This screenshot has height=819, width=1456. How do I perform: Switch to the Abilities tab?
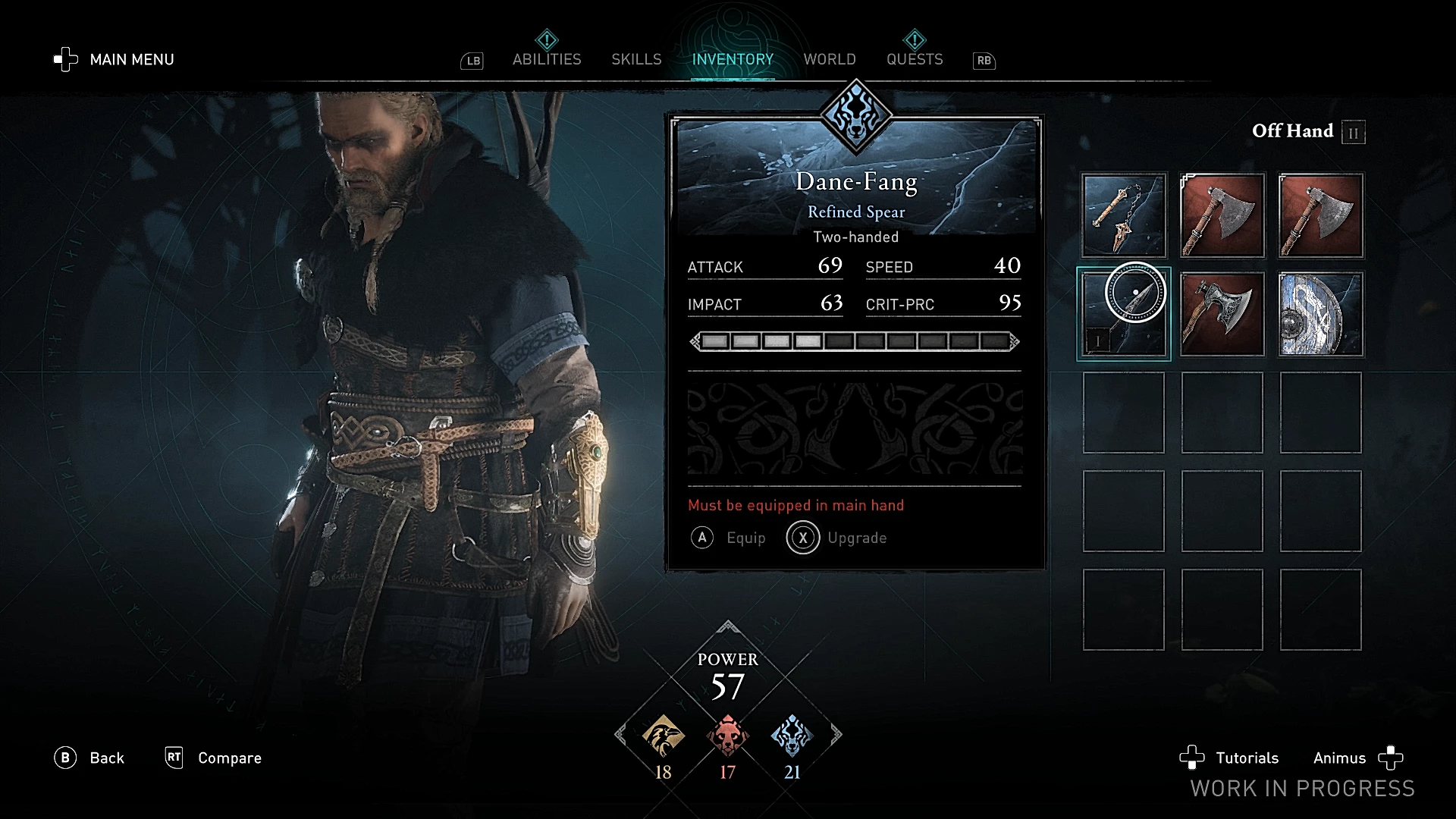tap(547, 59)
